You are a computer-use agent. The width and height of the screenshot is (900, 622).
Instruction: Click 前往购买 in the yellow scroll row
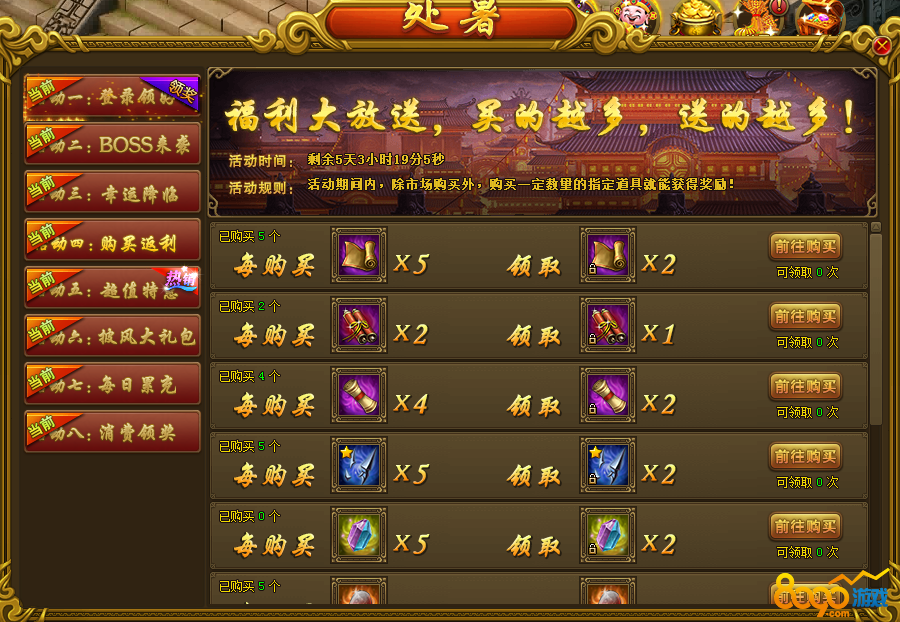click(805, 246)
